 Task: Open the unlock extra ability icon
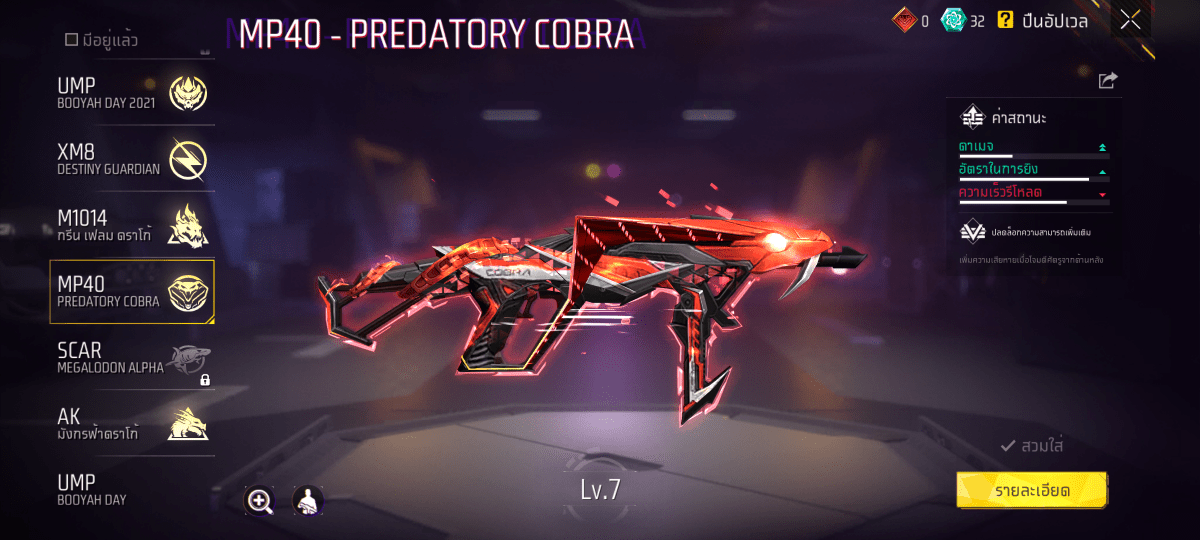(972, 231)
